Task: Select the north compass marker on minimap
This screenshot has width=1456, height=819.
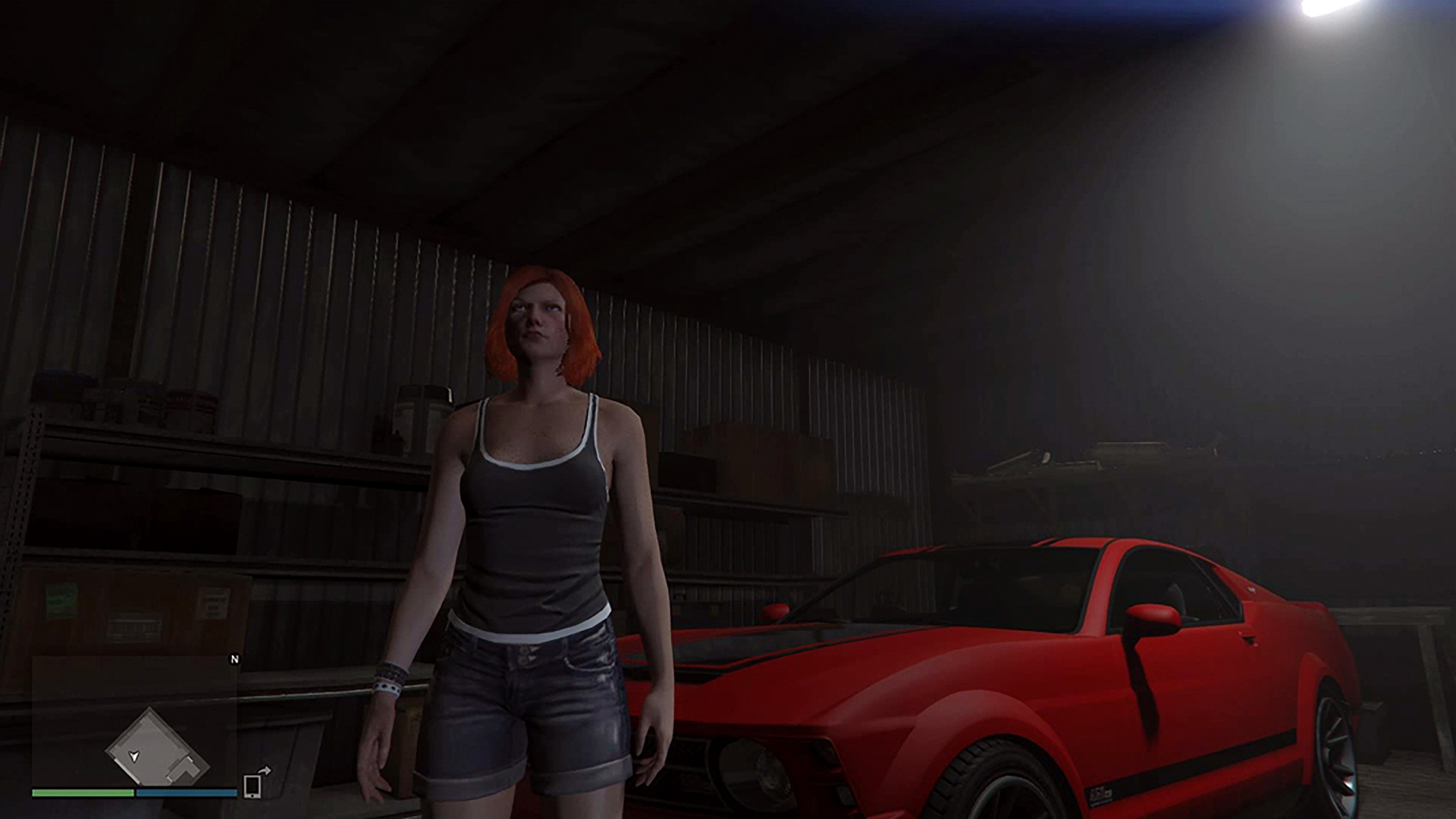Action: coord(234,660)
